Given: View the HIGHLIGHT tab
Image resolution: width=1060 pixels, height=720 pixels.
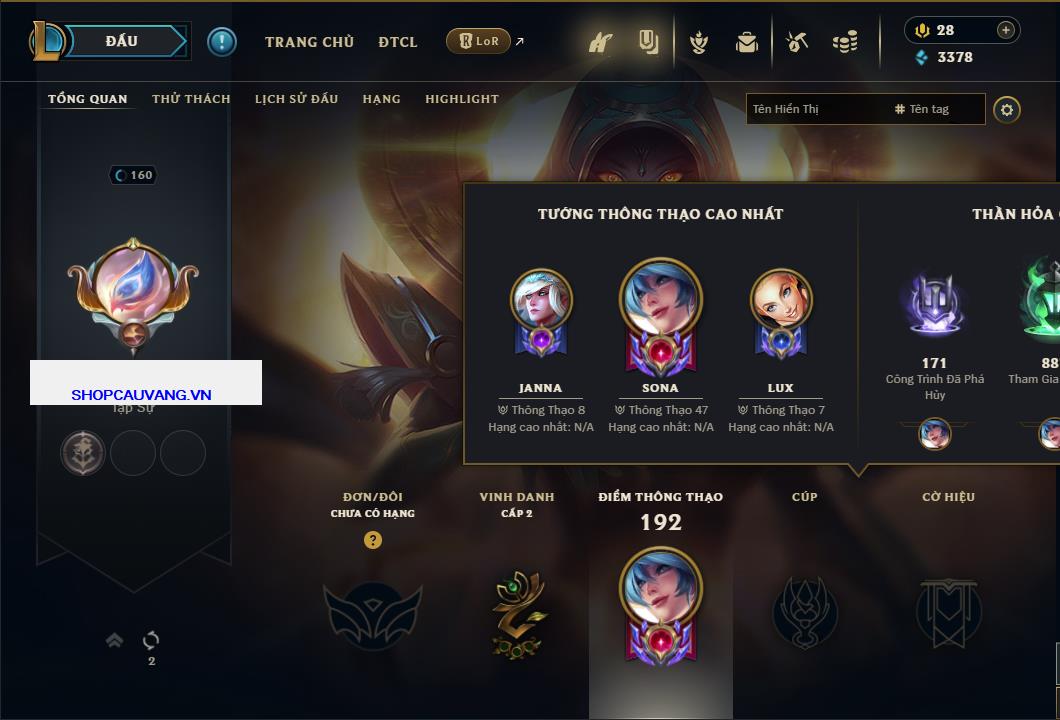Looking at the screenshot, I should [x=461, y=99].
